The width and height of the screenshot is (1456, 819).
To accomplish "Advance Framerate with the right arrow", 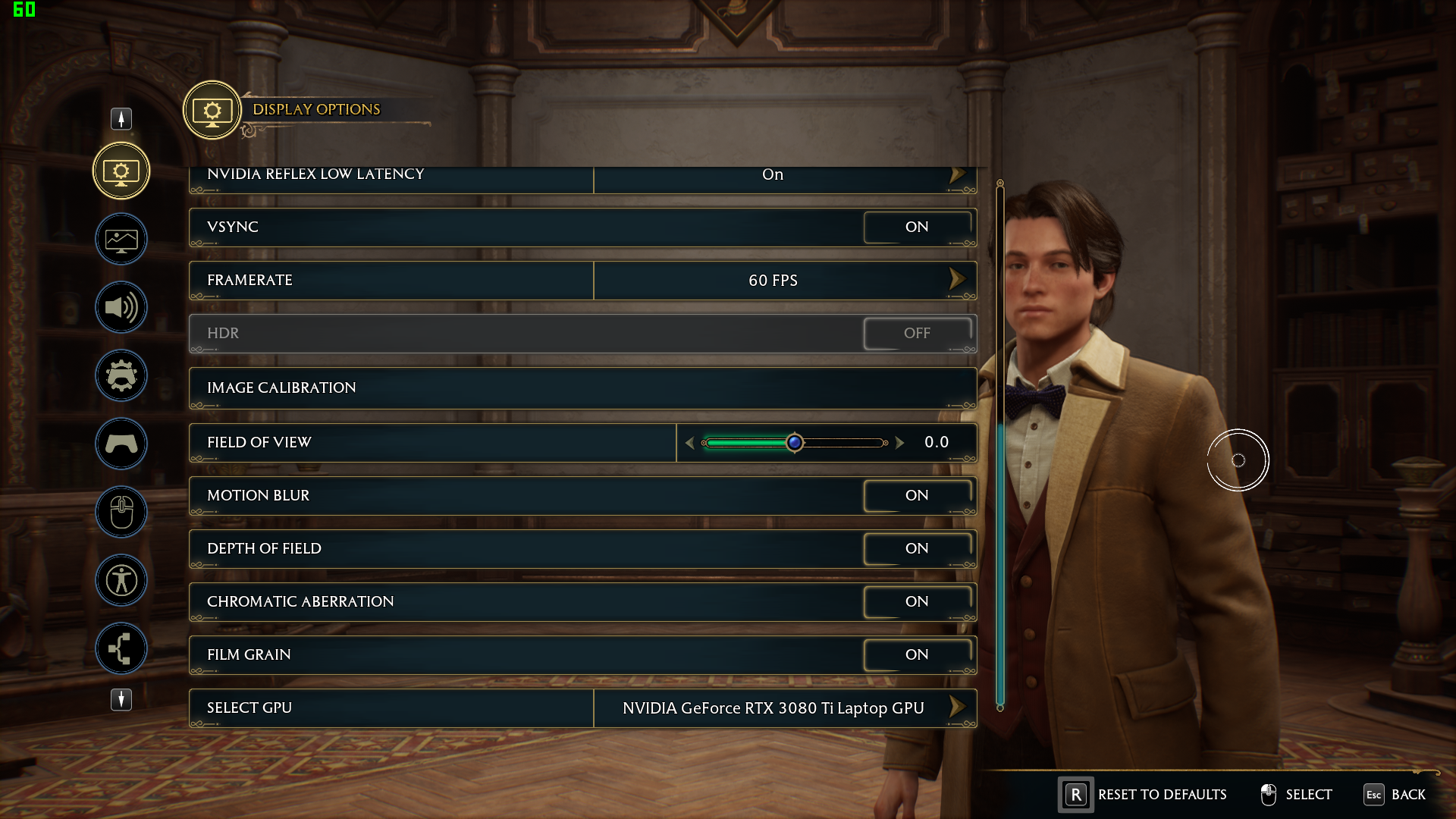I will (x=957, y=280).
